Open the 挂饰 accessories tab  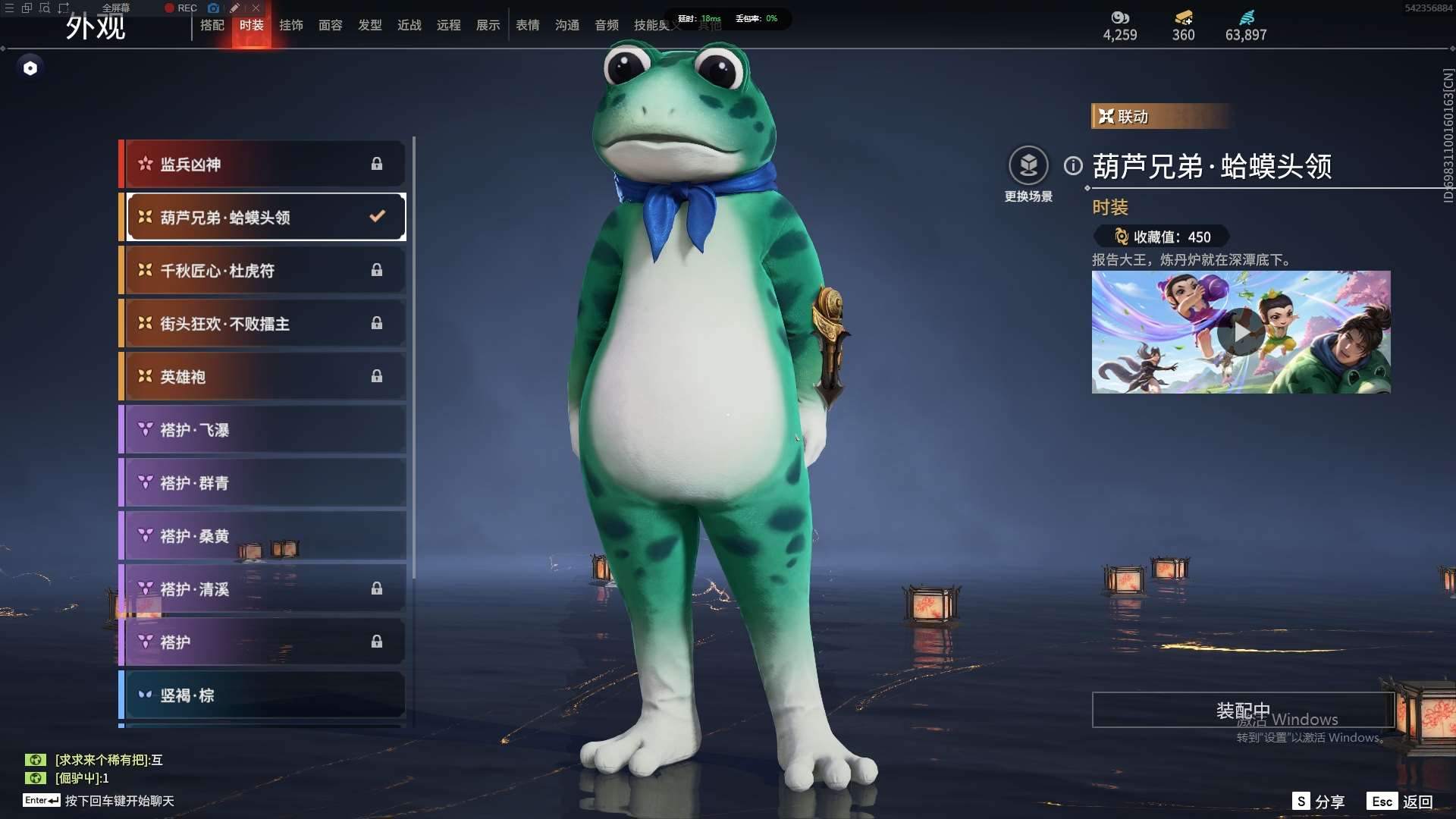coord(291,26)
